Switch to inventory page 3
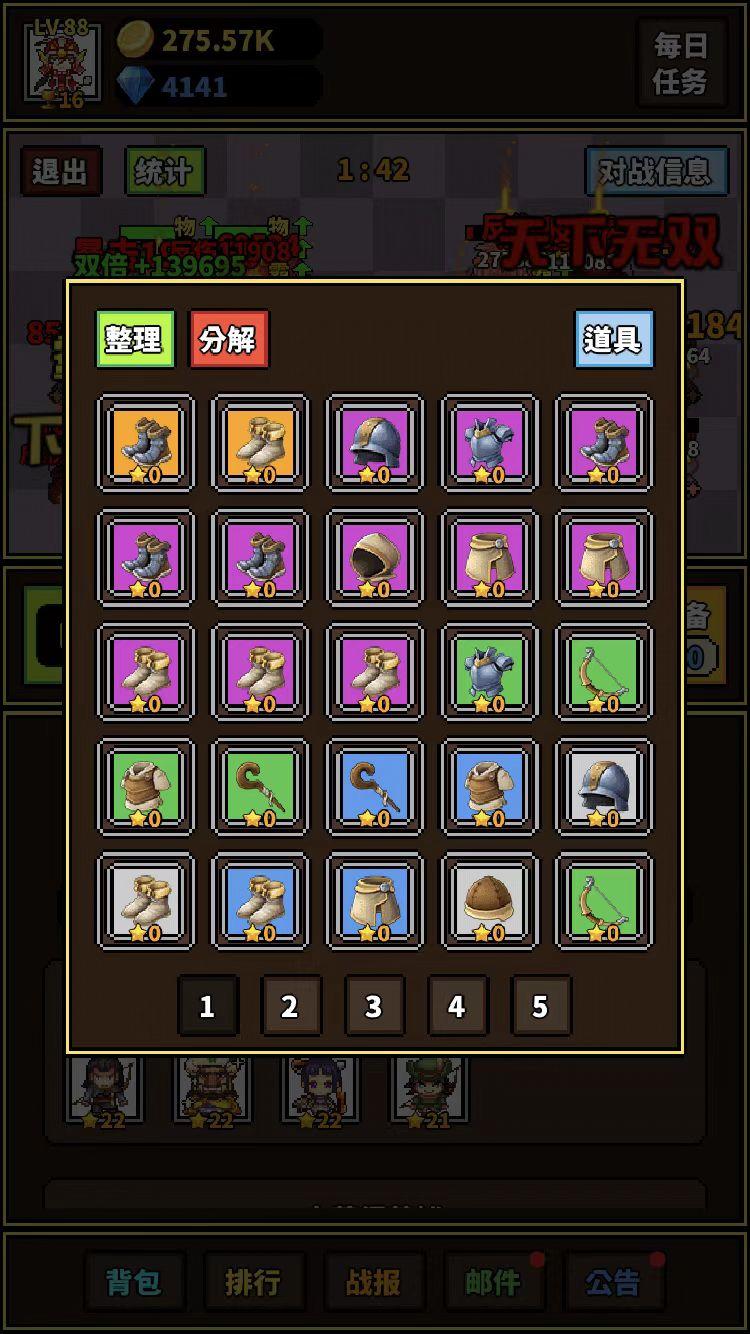The height and width of the screenshot is (1334, 750). 373,1005
